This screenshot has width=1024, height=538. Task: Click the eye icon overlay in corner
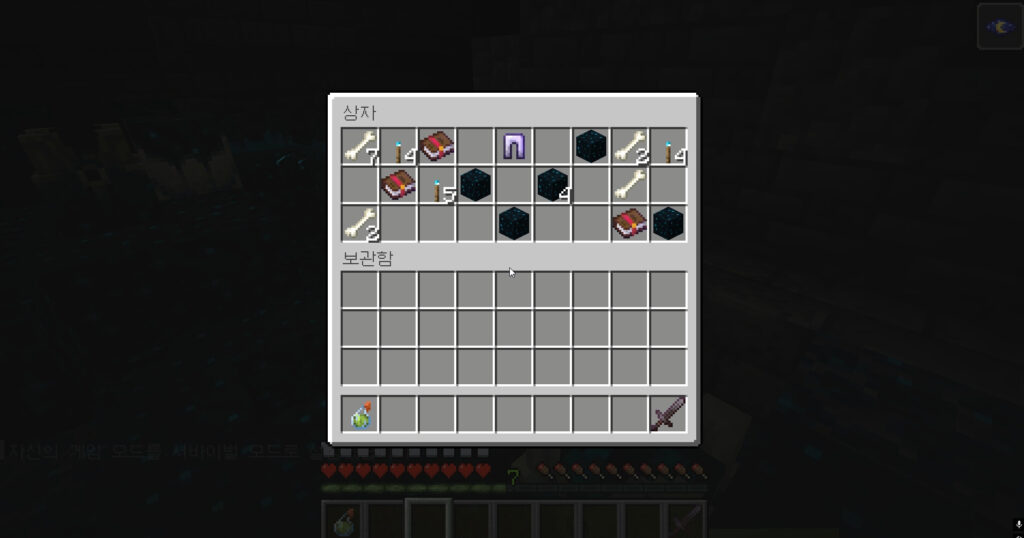1000,26
